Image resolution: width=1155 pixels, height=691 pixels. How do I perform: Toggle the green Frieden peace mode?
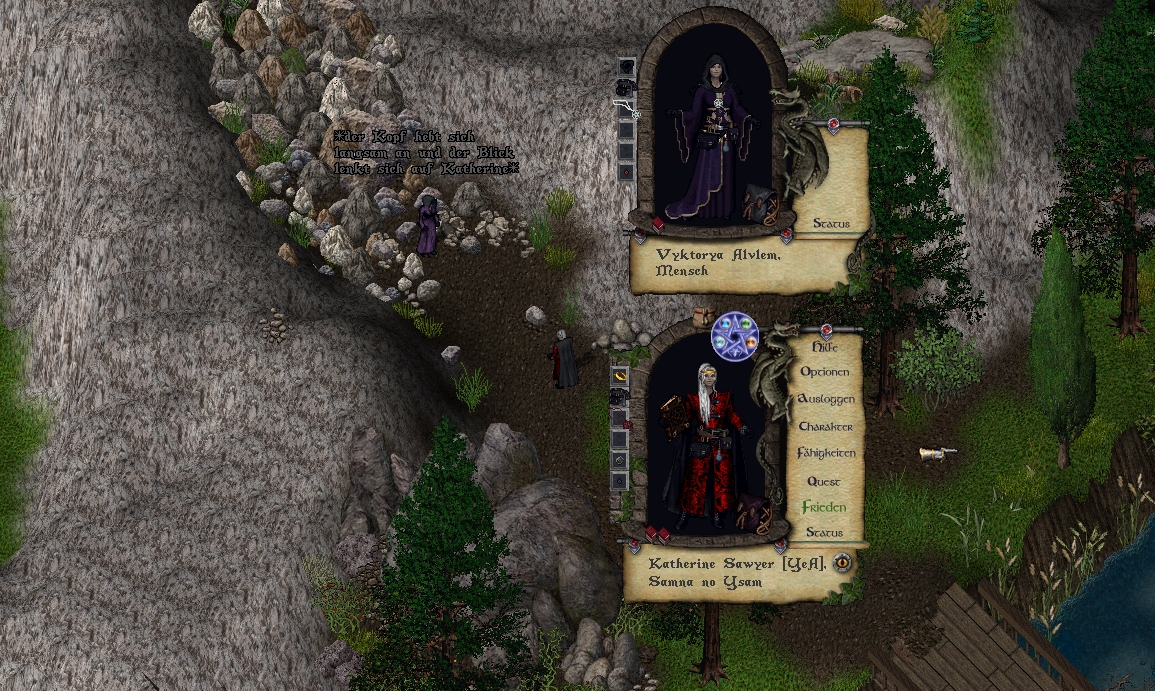coord(824,507)
